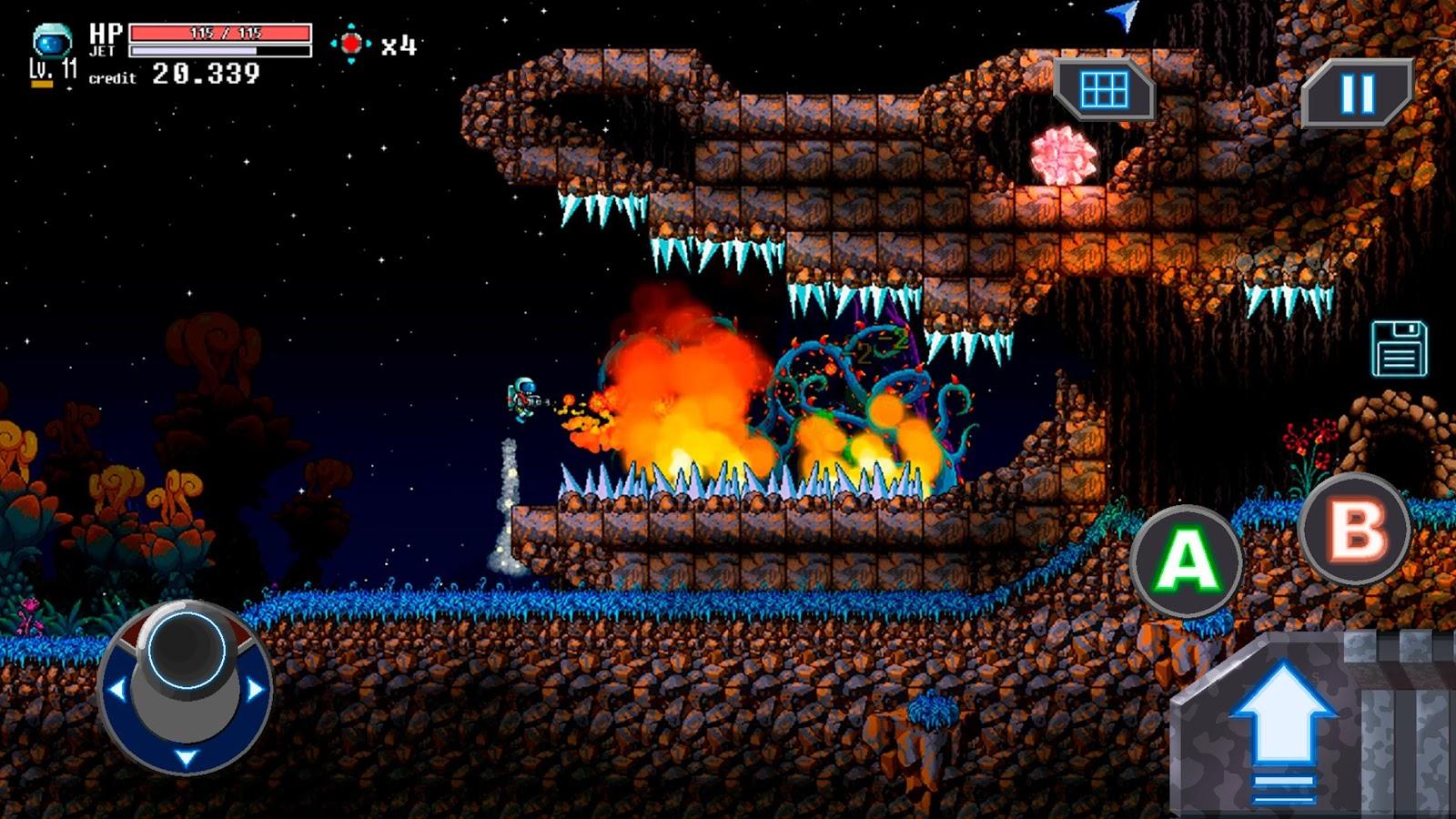Click the floppy disk save icon
1456x819 pixels.
point(1399,349)
